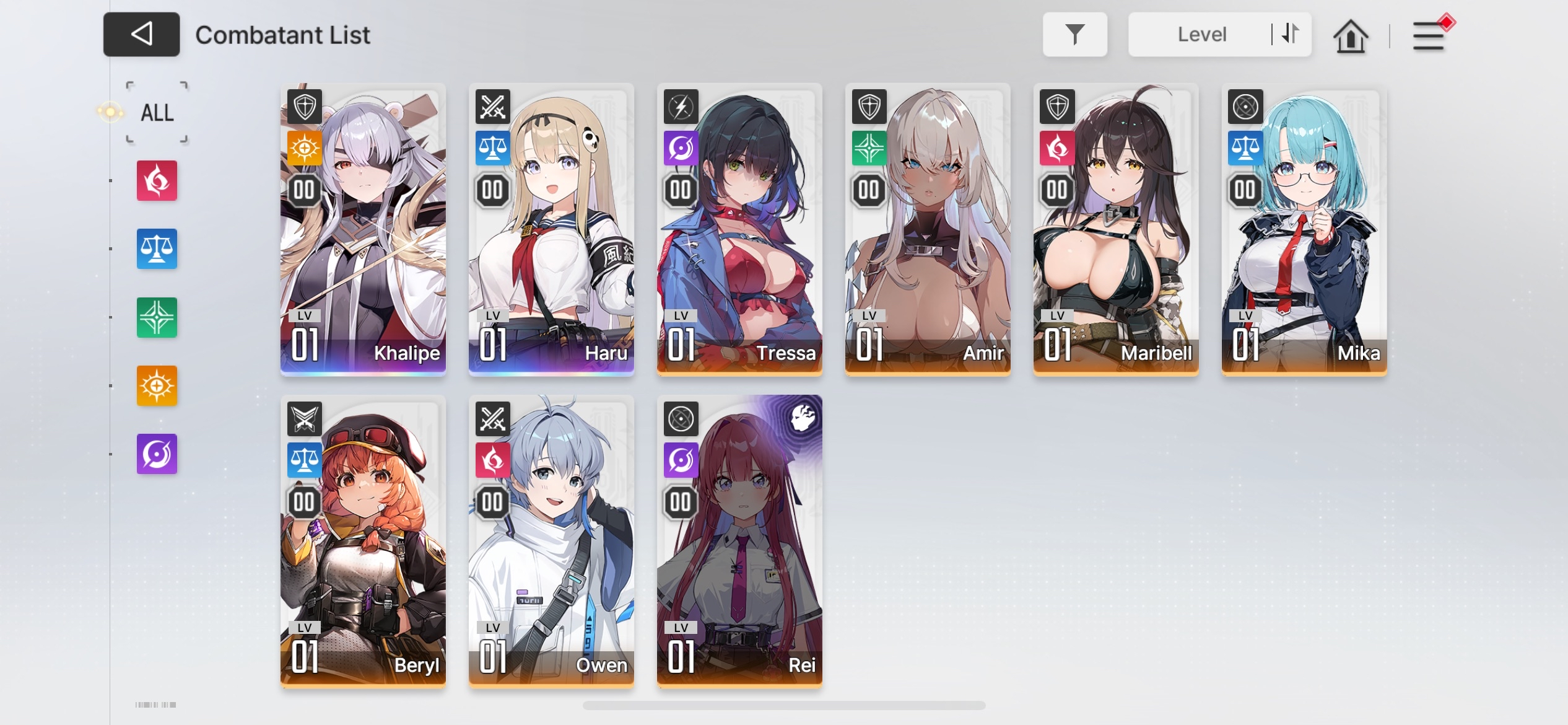Filter by the purple swirl attribute

tap(157, 454)
